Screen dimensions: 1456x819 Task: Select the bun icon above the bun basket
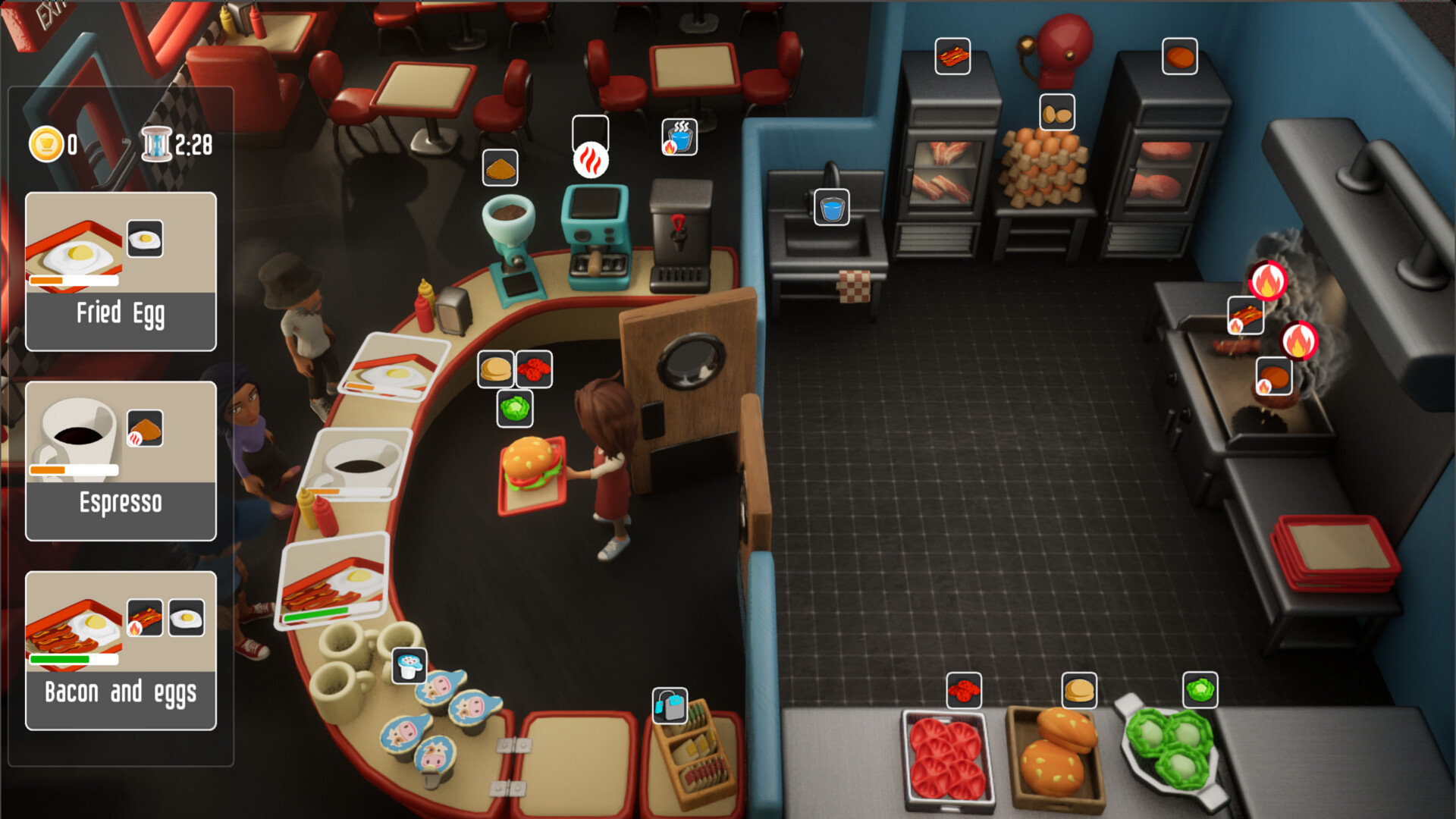pos(1079,690)
